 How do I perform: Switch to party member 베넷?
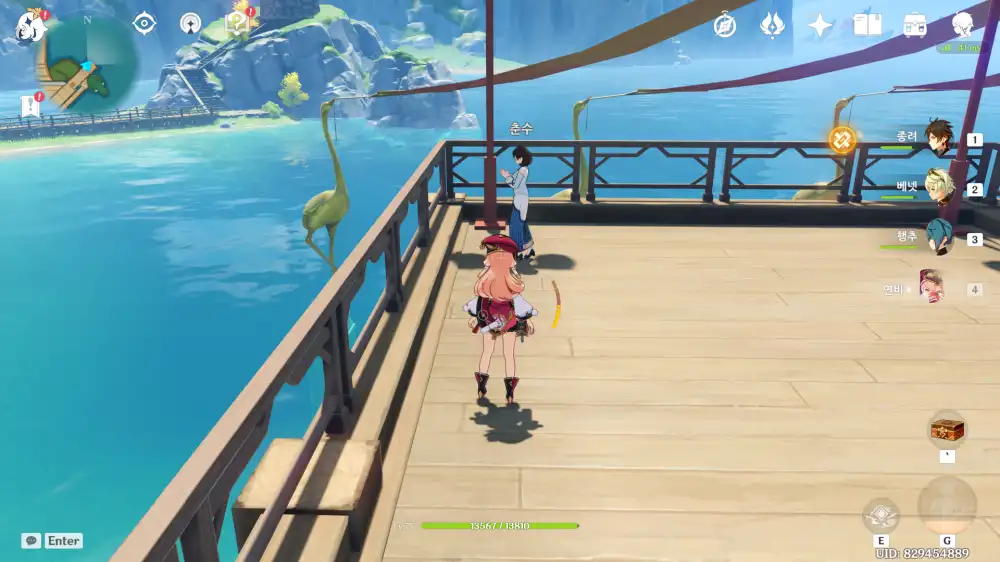pos(937,188)
